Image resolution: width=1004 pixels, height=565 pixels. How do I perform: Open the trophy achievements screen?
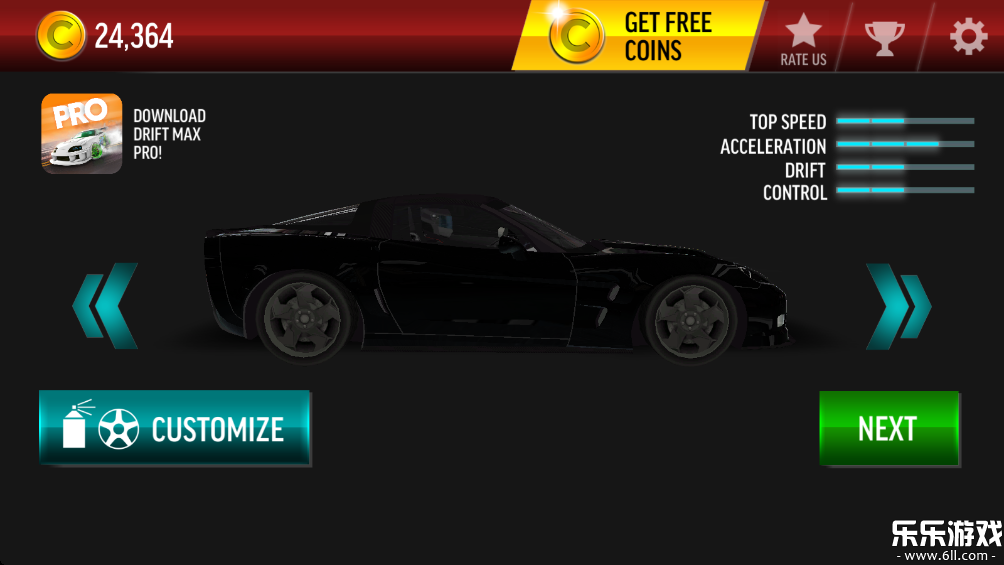coord(884,37)
